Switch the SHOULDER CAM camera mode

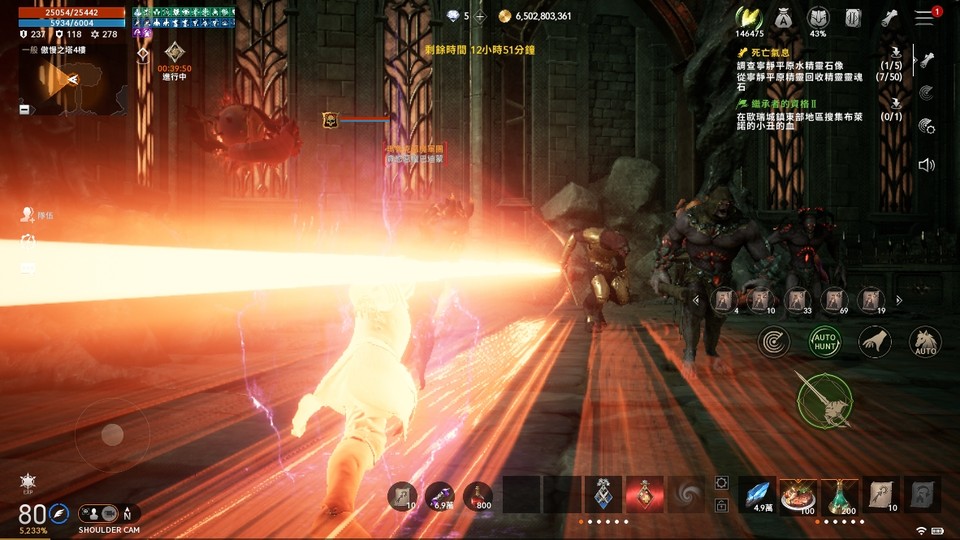pyautogui.click(x=108, y=513)
